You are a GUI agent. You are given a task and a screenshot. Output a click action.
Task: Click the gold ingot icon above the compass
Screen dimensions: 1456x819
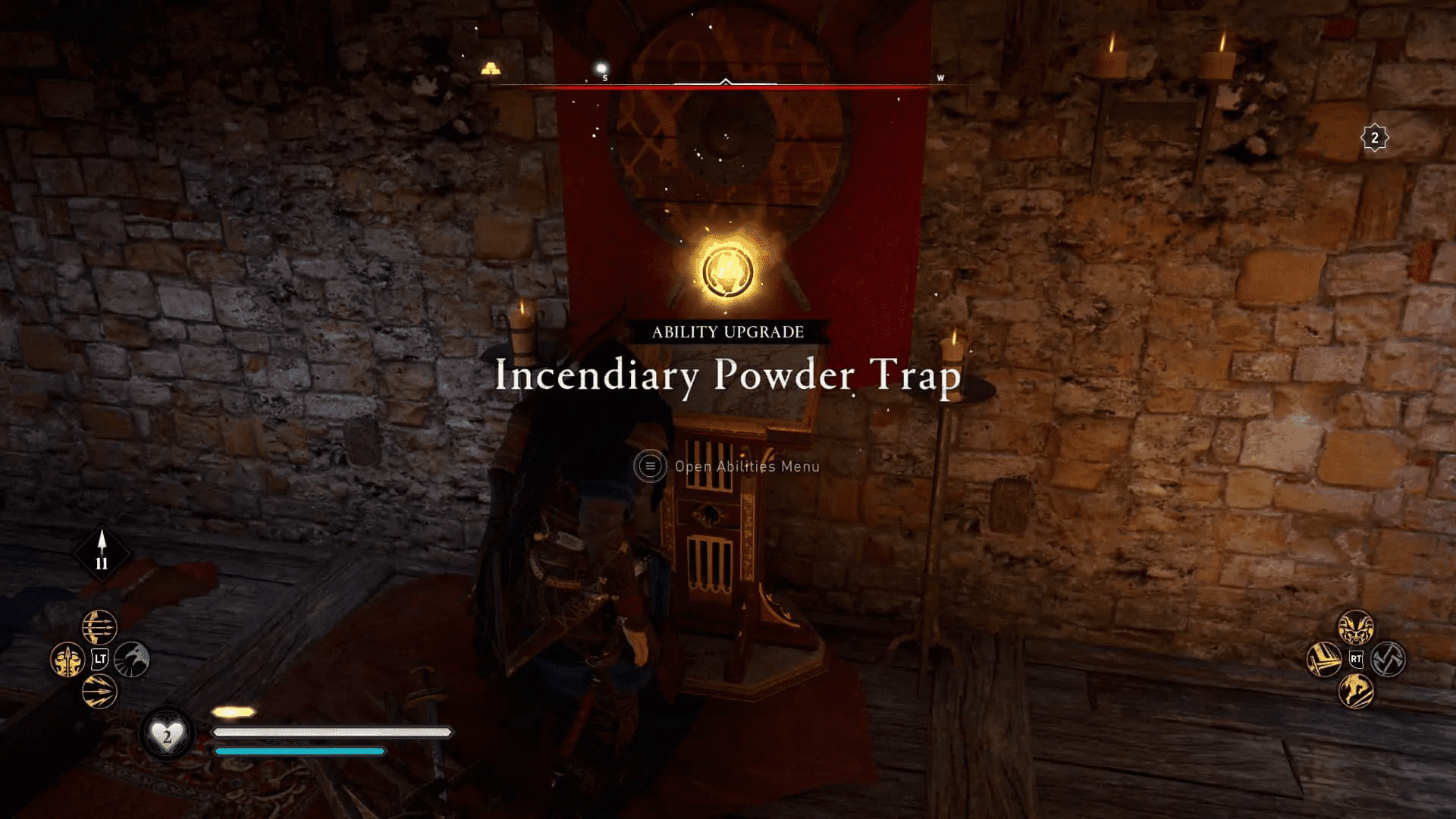coord(490,67)
